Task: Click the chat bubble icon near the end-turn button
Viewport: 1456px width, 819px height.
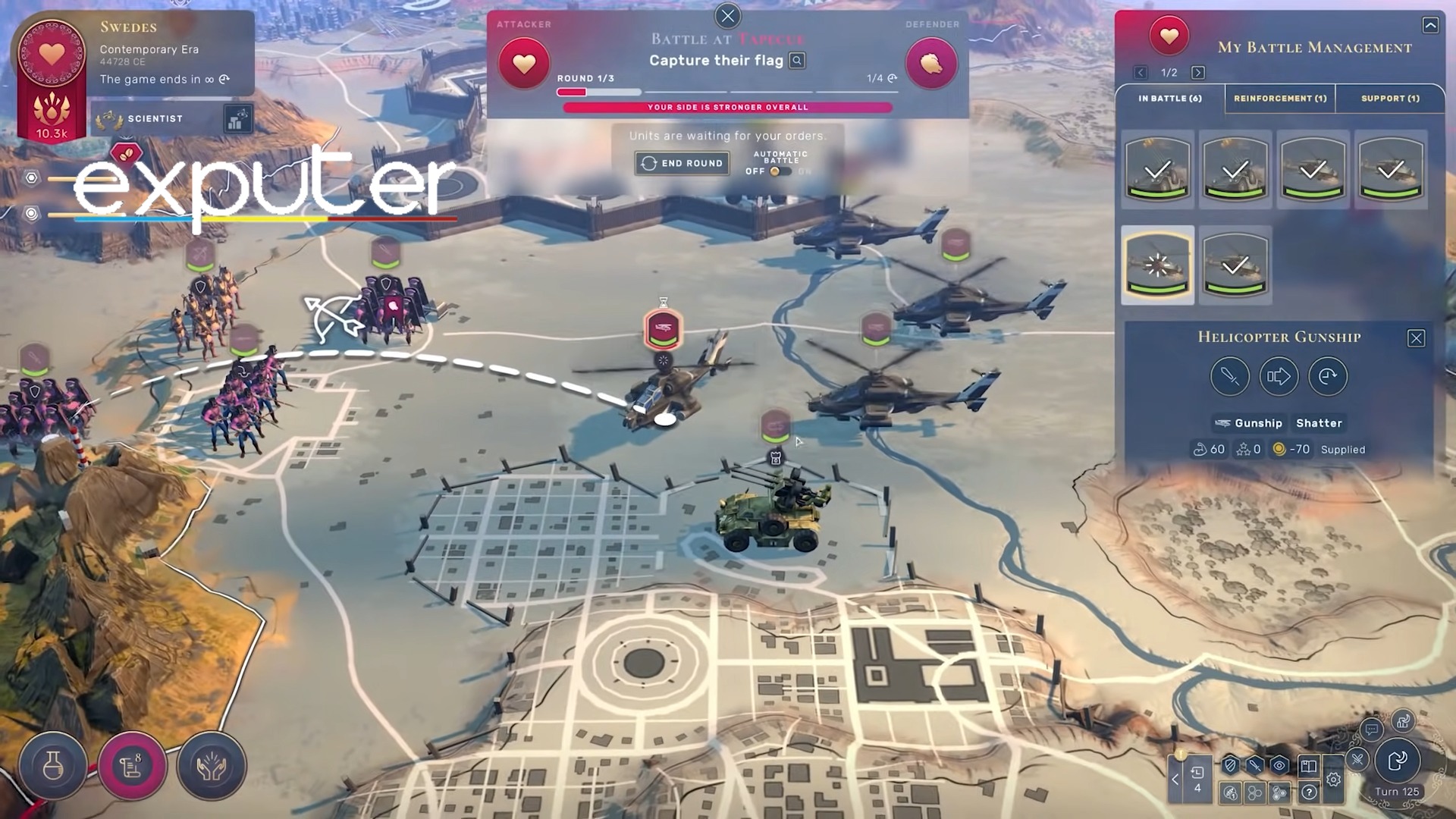Action: pos(1370,732)
